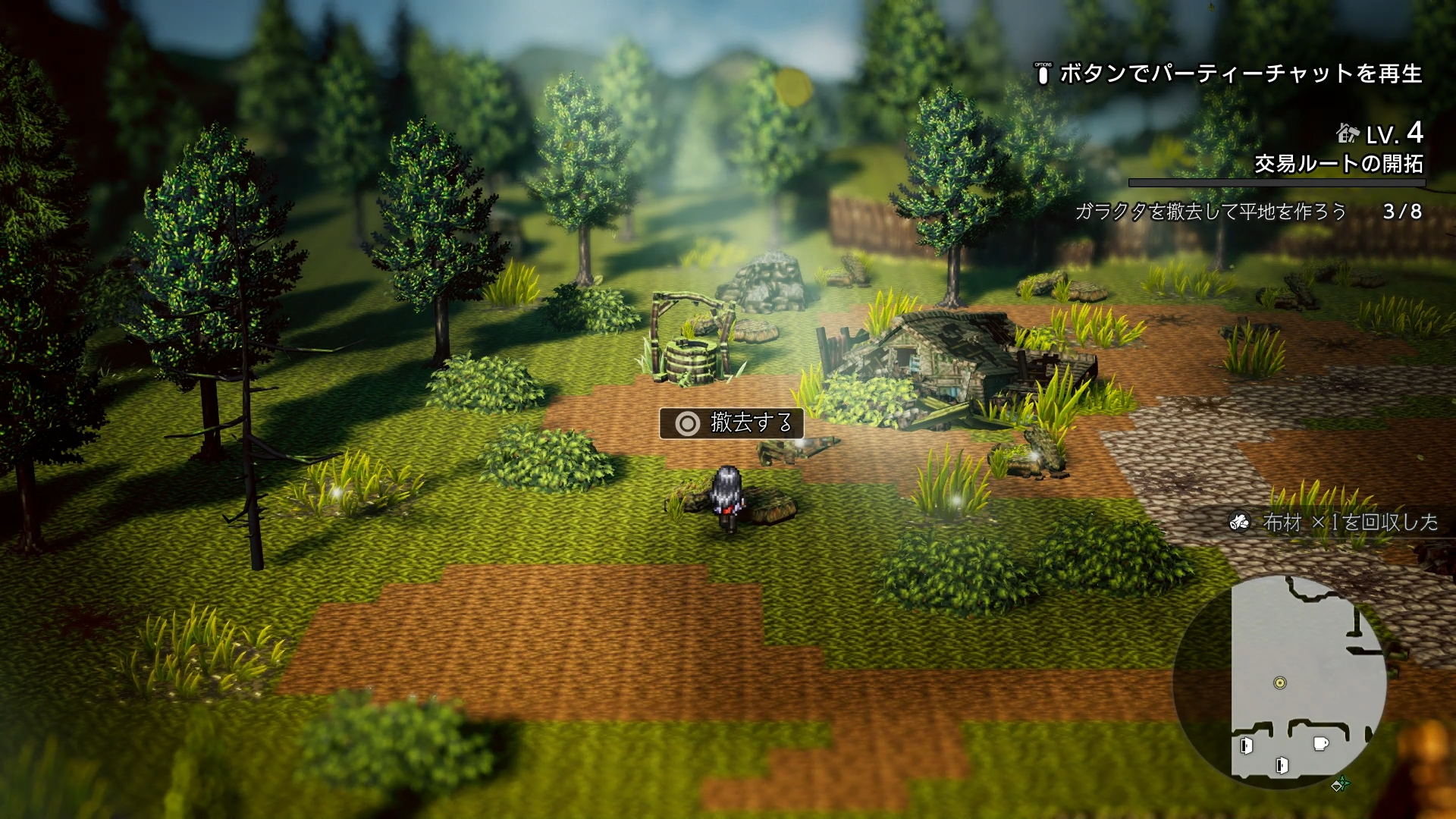Select the player marker on the minimap
The width and height of the screenshot is (1456, 819).
point(1280,682)
